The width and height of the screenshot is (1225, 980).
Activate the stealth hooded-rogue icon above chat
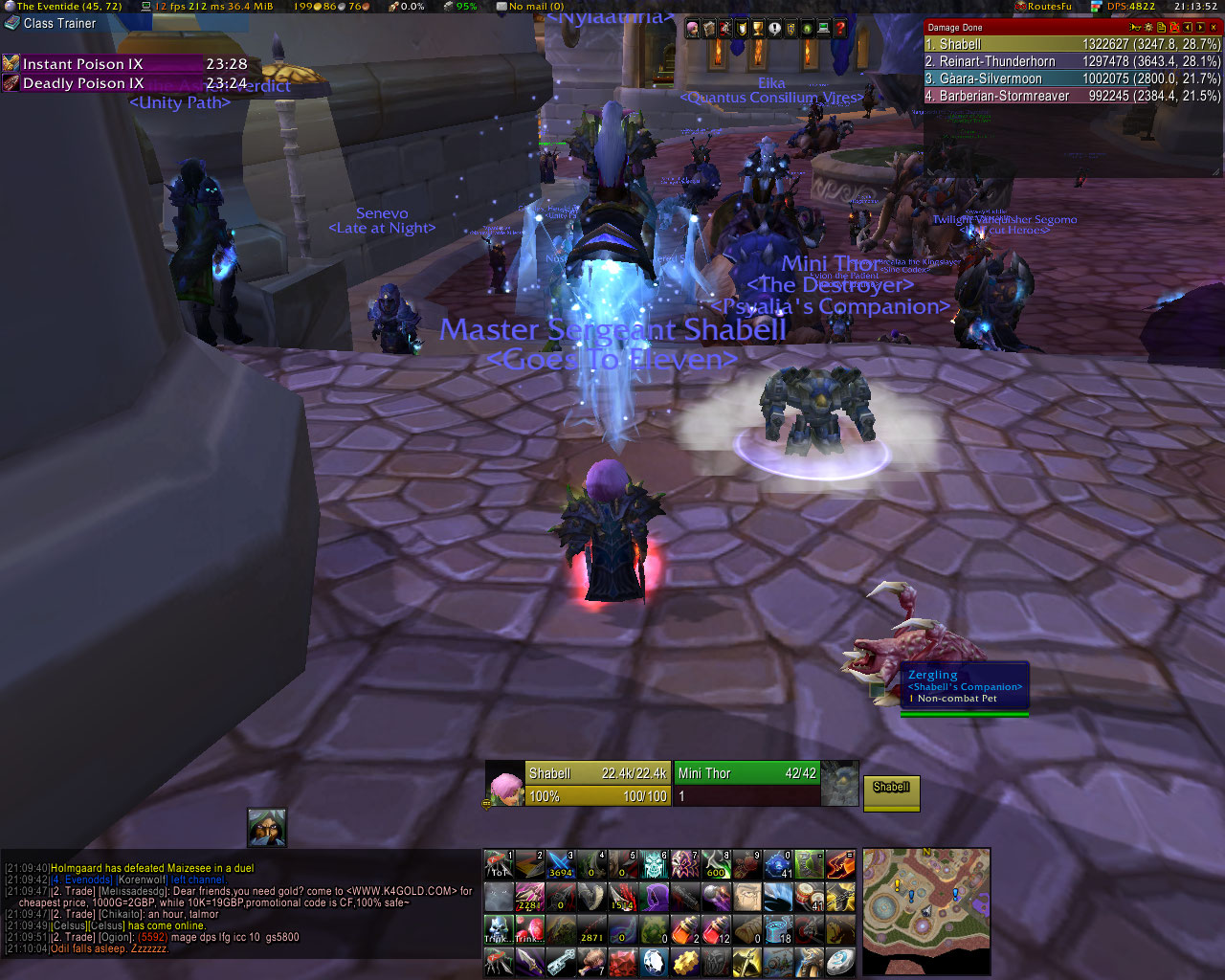pyautogui.click(x=266, y=827)
